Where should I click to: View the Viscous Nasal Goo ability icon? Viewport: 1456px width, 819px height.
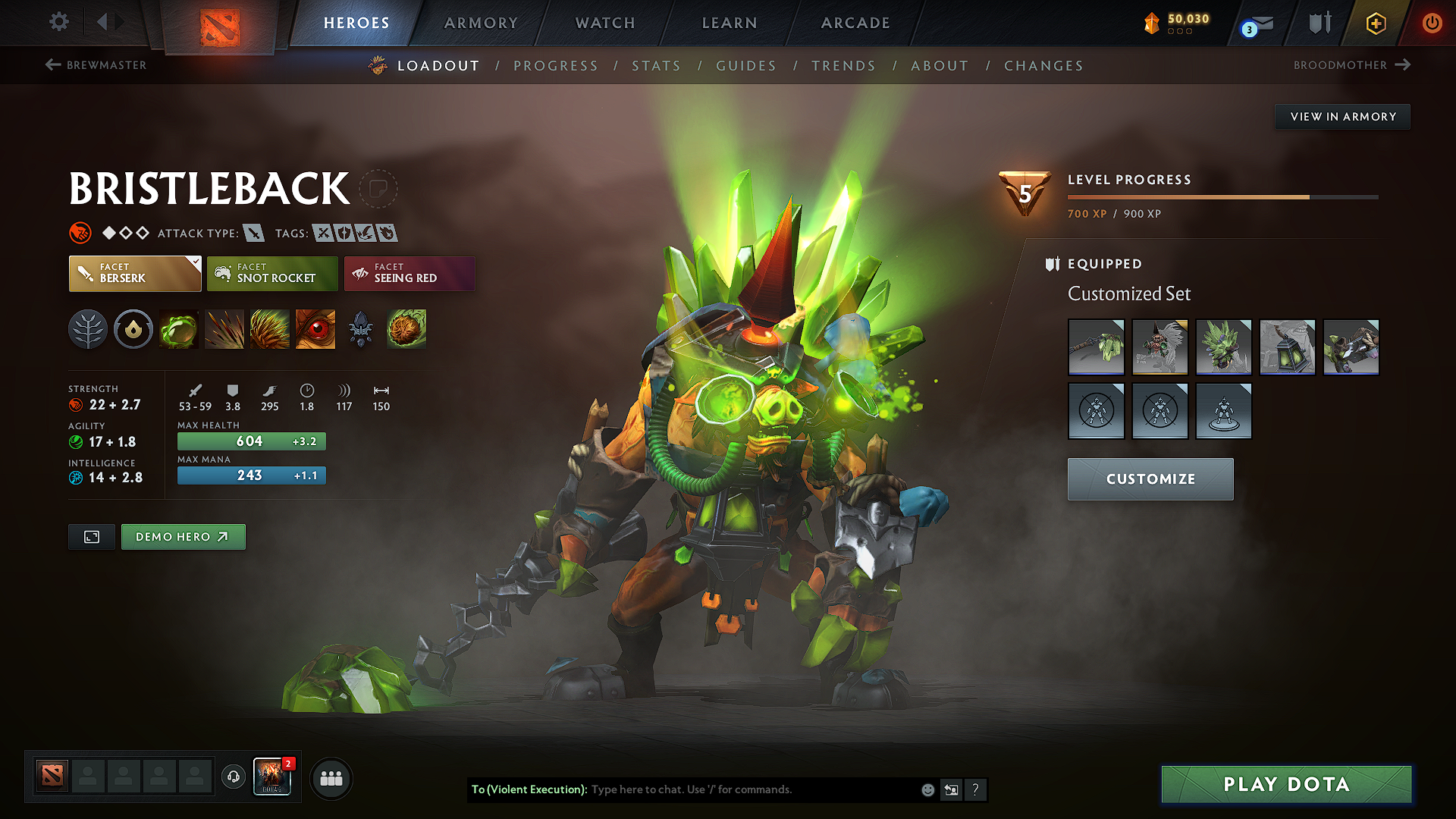179,329
